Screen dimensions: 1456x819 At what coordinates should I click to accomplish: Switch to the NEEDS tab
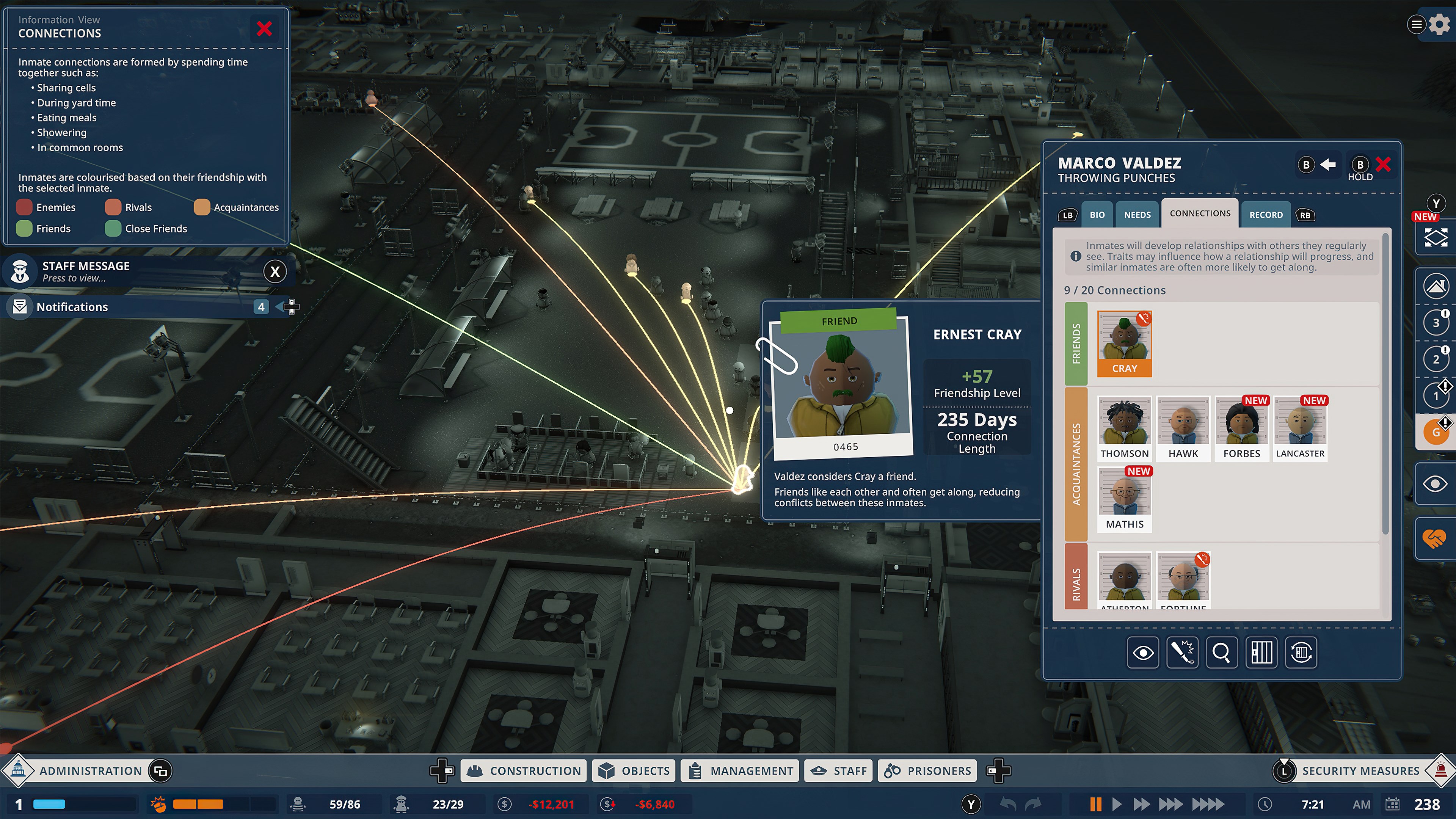coord(1137,214)
